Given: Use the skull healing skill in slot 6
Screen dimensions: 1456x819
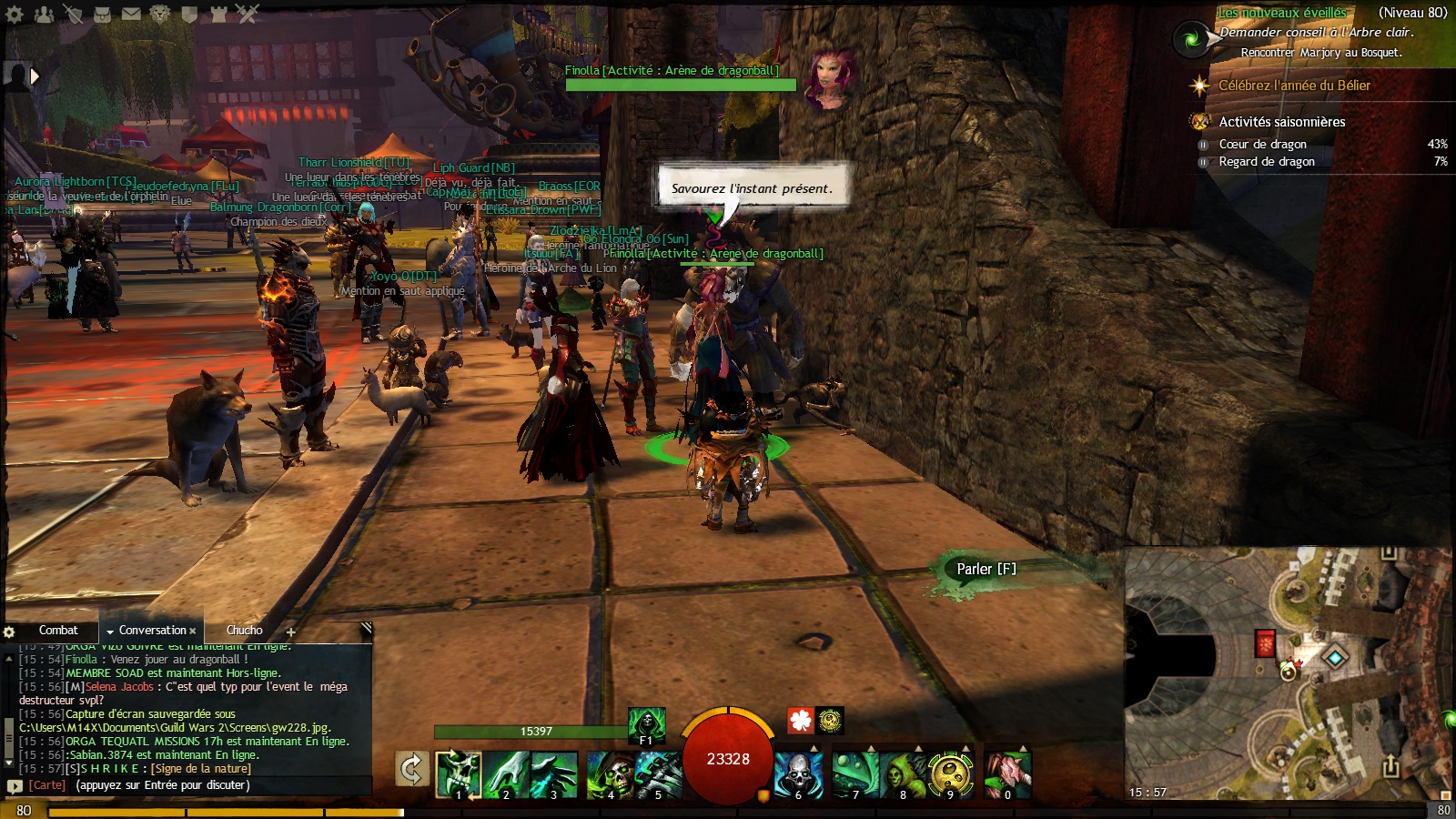Looking at the screenshot, I should (x=798, y=774).
